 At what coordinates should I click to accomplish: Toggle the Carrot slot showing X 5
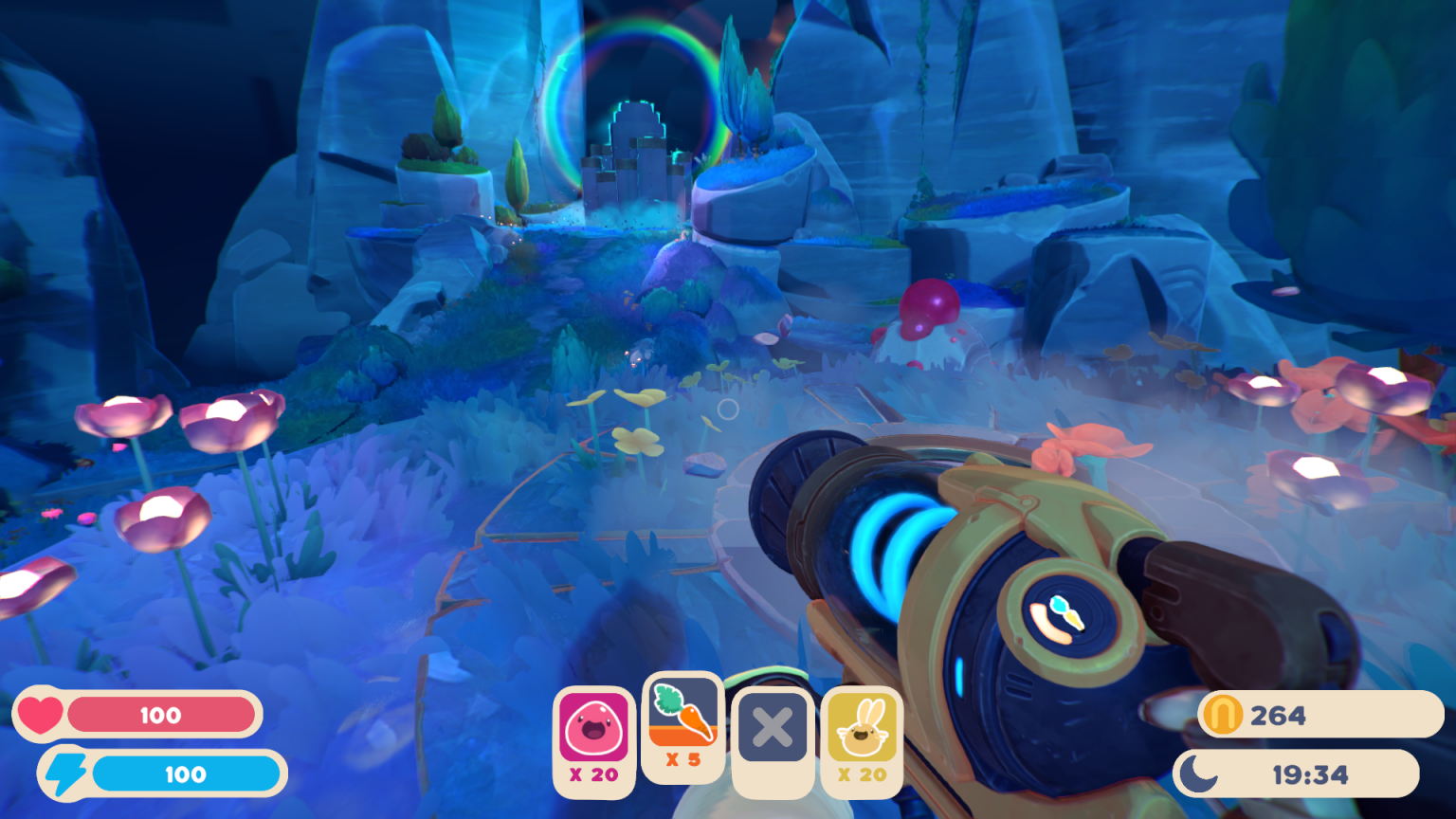[x=682, y=758]
